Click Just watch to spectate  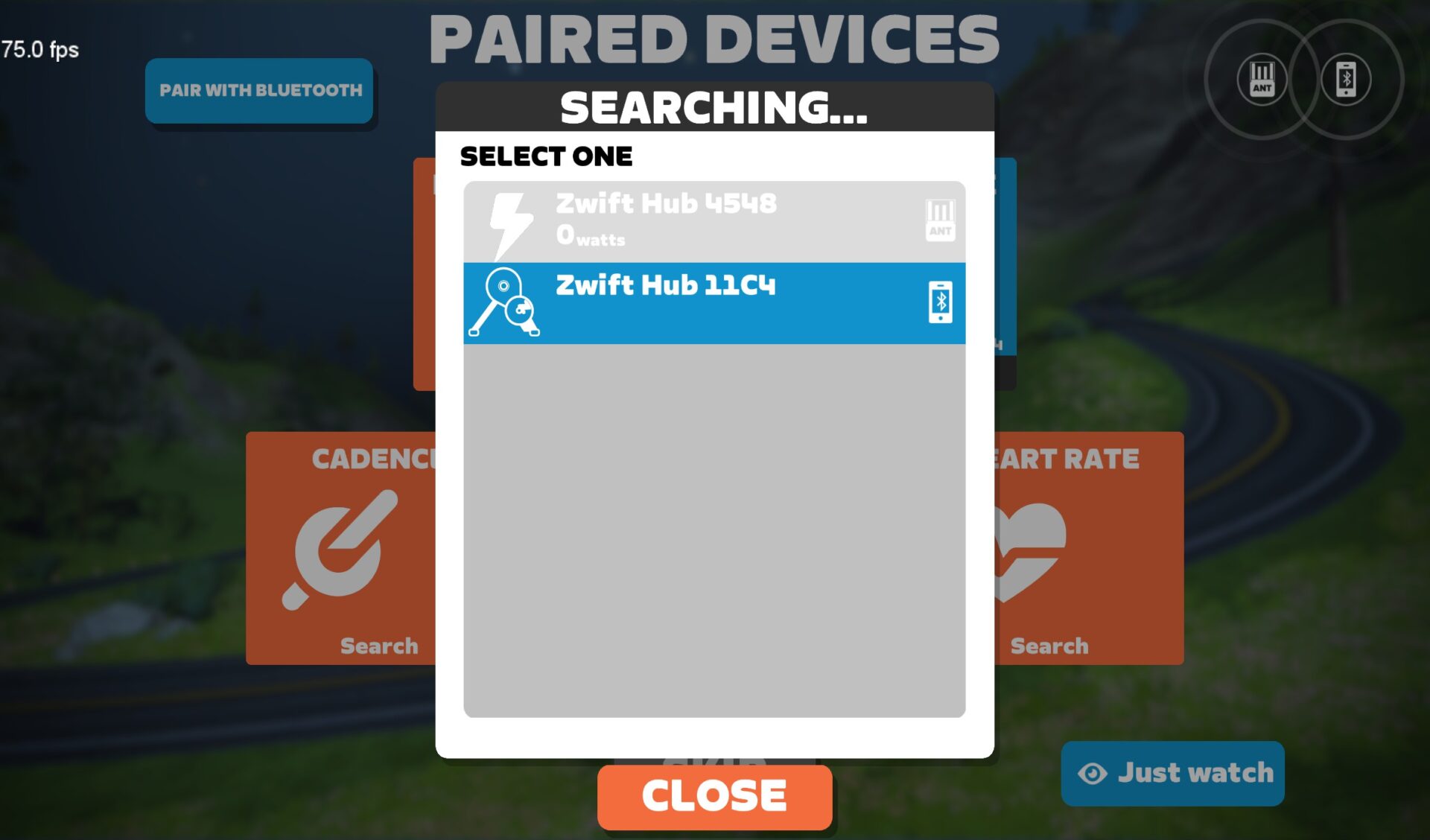1172,773
